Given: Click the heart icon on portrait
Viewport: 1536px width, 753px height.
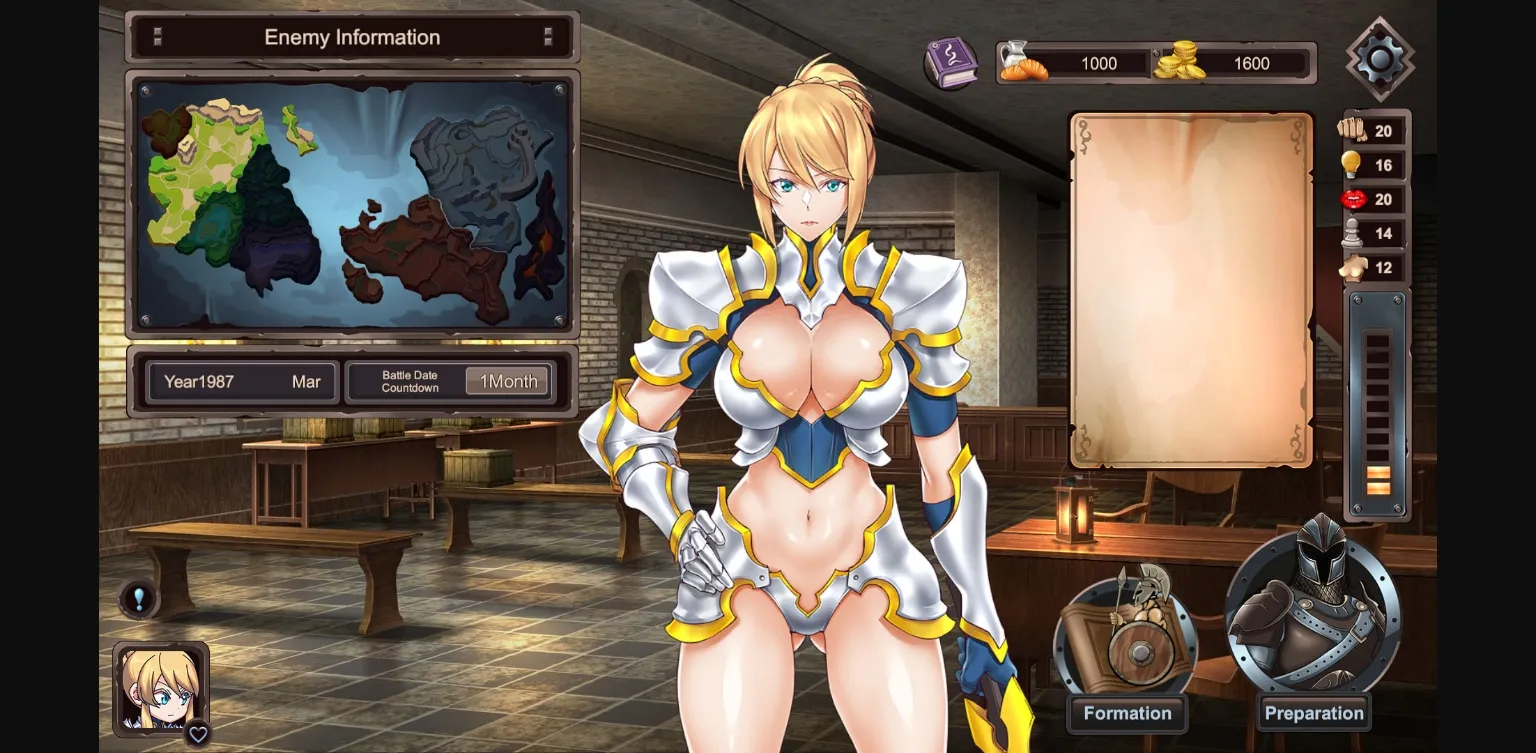Looking at the screenshot, I should [198, 734].
